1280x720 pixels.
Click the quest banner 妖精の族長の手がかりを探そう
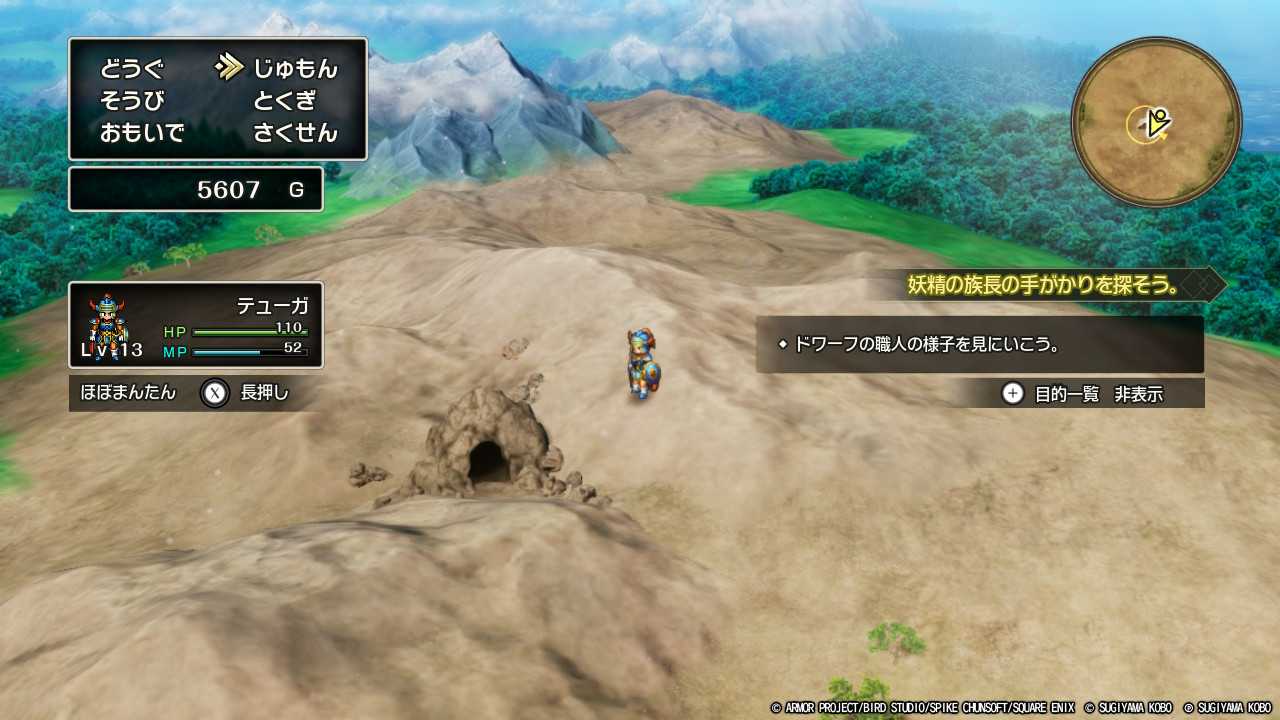tap(1040, 284)
